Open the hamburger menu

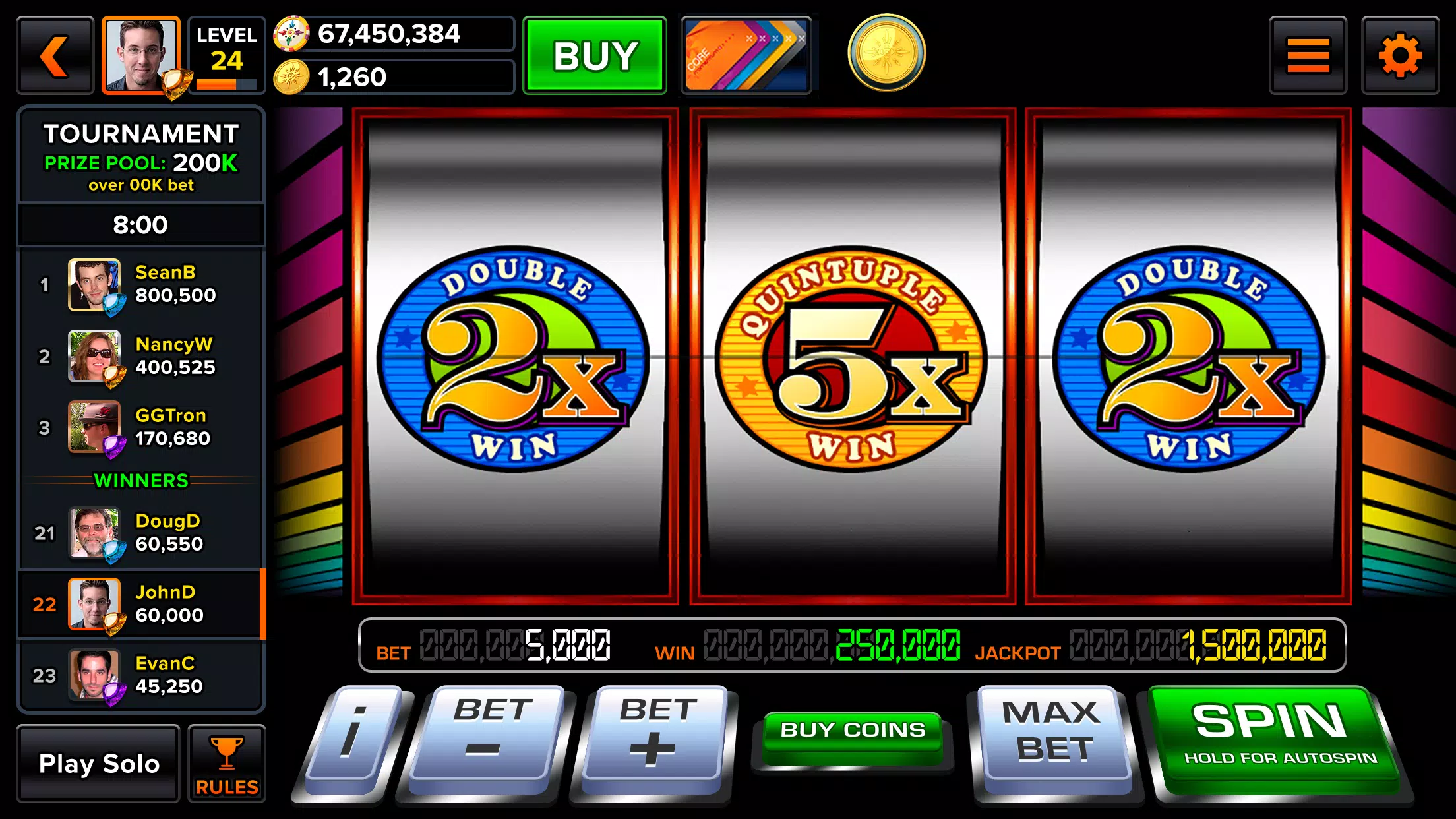click(x=1308, y=55)
